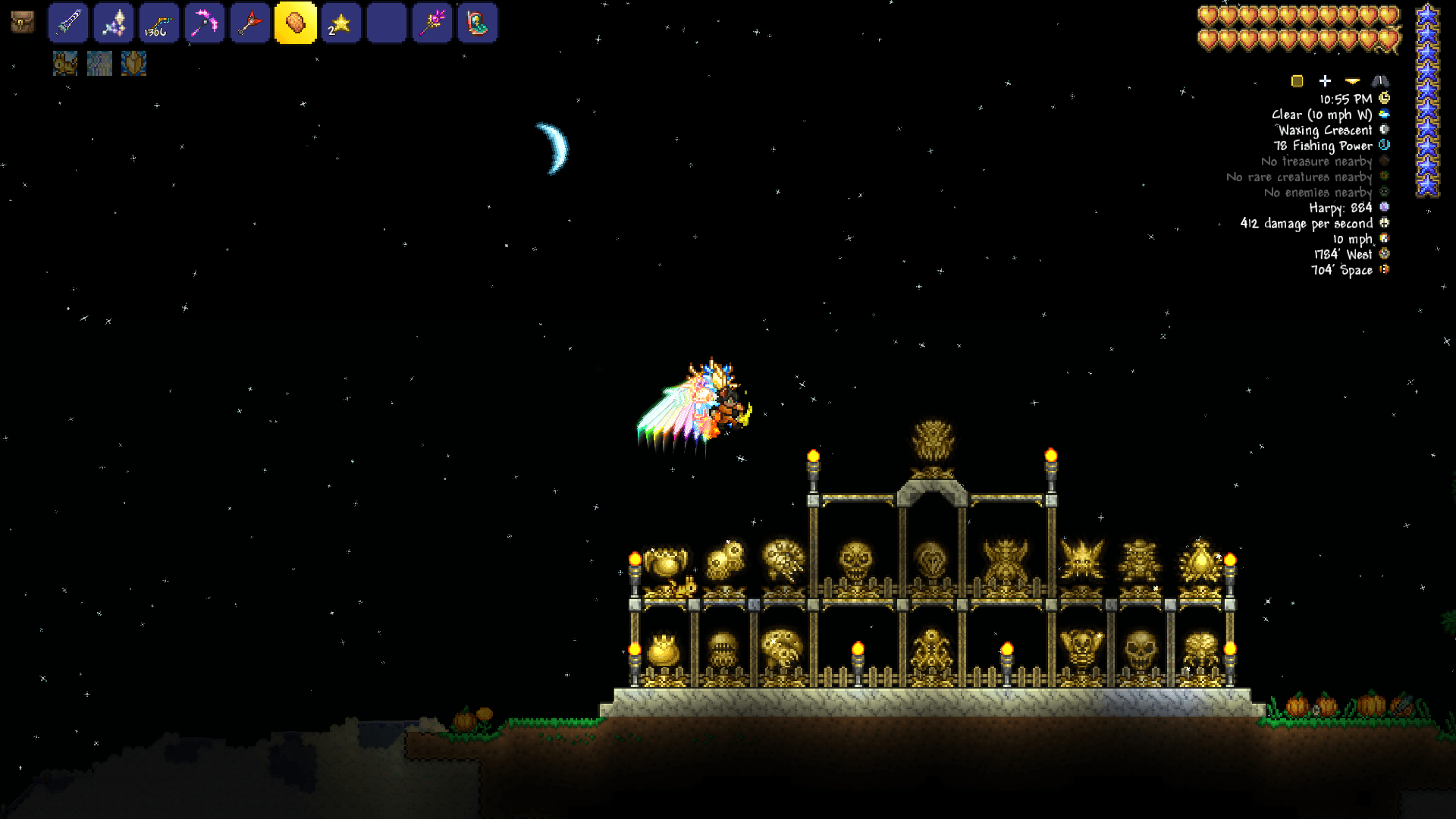This screenshot has width=1456, height=819.
Task: Click the DPS meter showing 412 damage per second
Action: point(1383,224)
